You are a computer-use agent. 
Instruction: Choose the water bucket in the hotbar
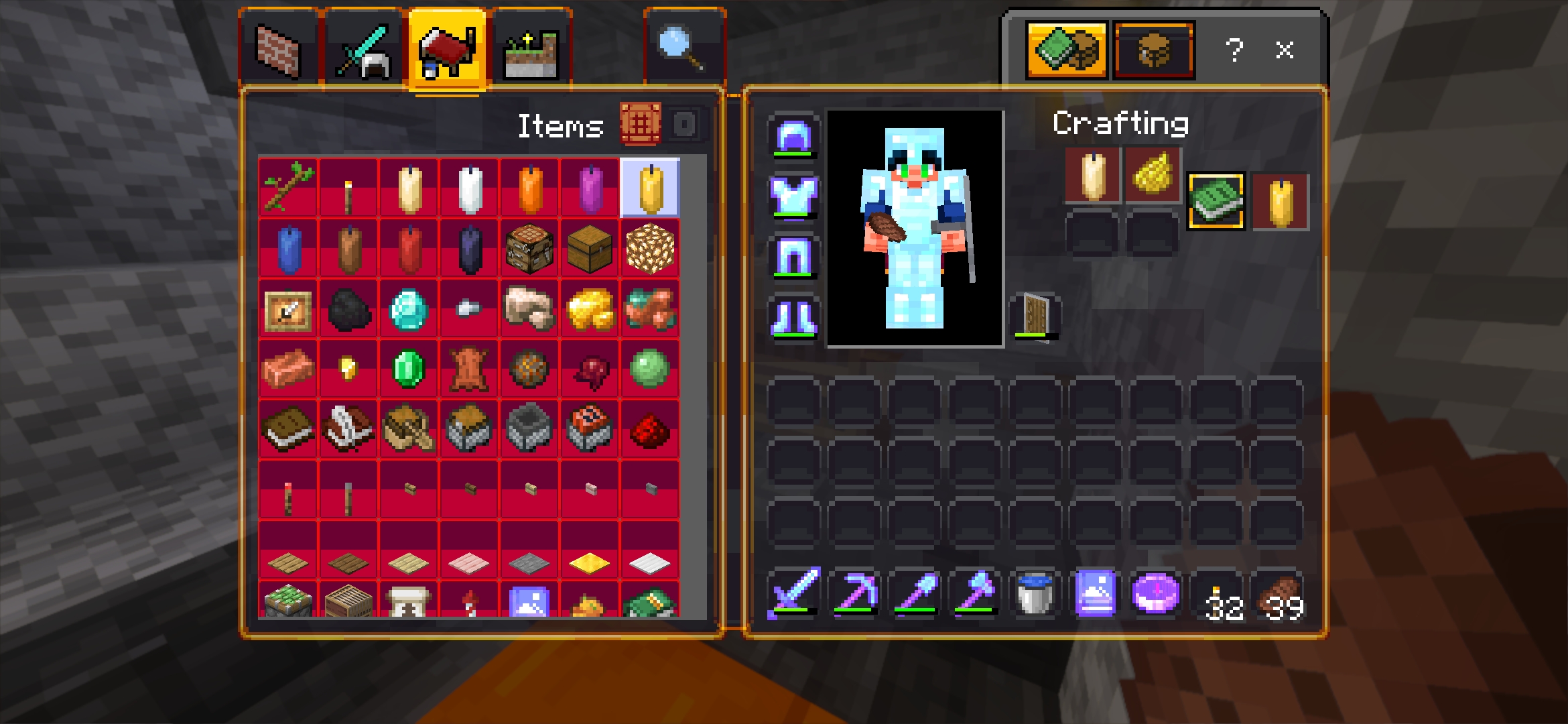pyautogui.click(x=1035, y=593)
